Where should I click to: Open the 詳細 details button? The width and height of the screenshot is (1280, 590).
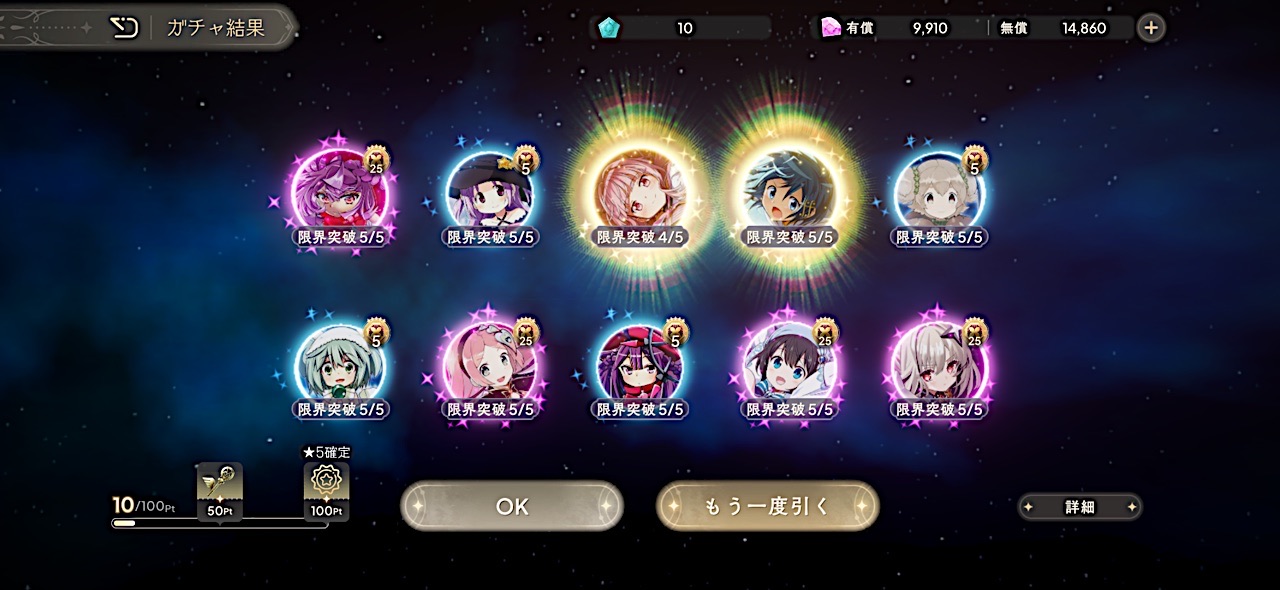tap(1079, 507)
